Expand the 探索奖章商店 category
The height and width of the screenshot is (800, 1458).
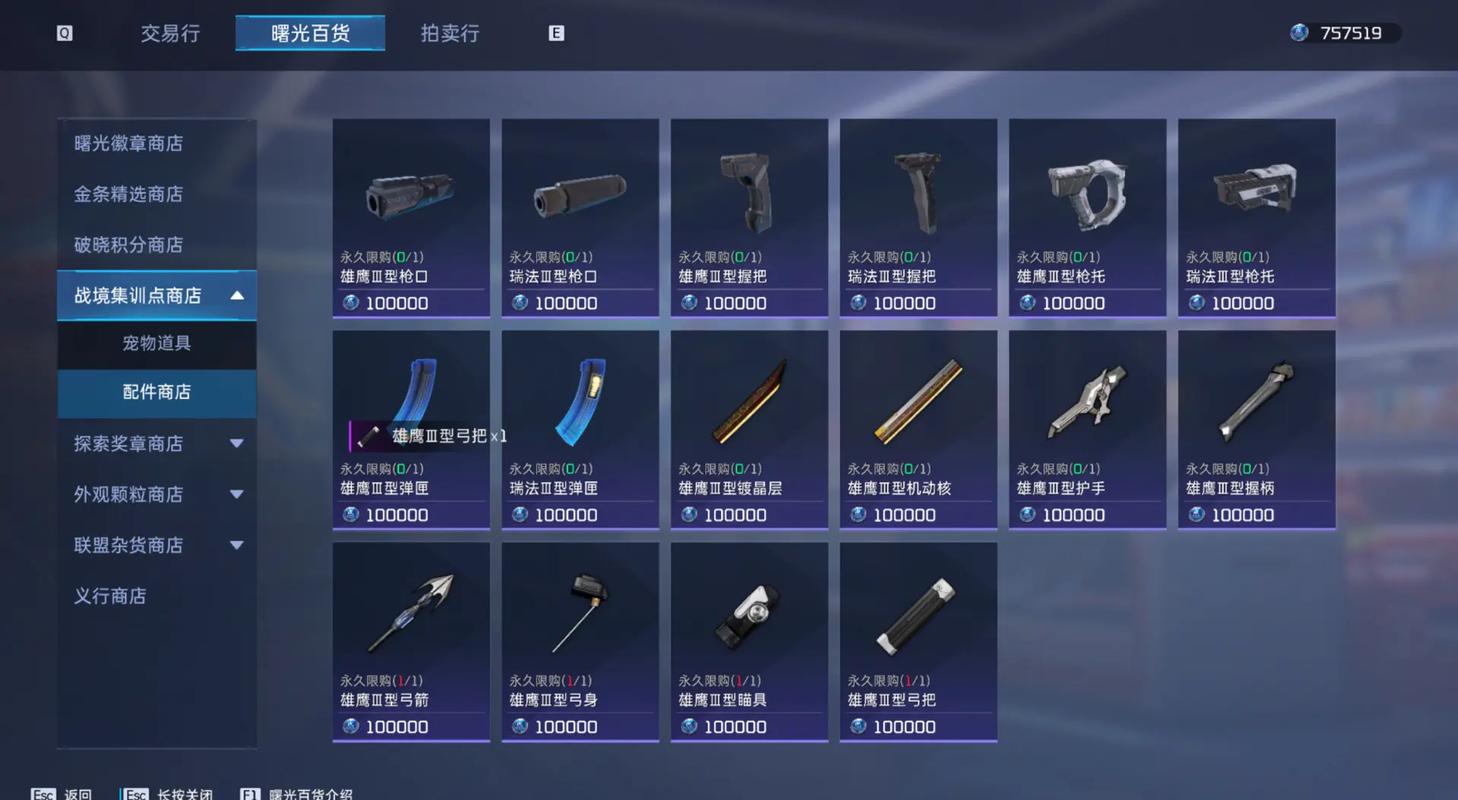tap(237, 443)
